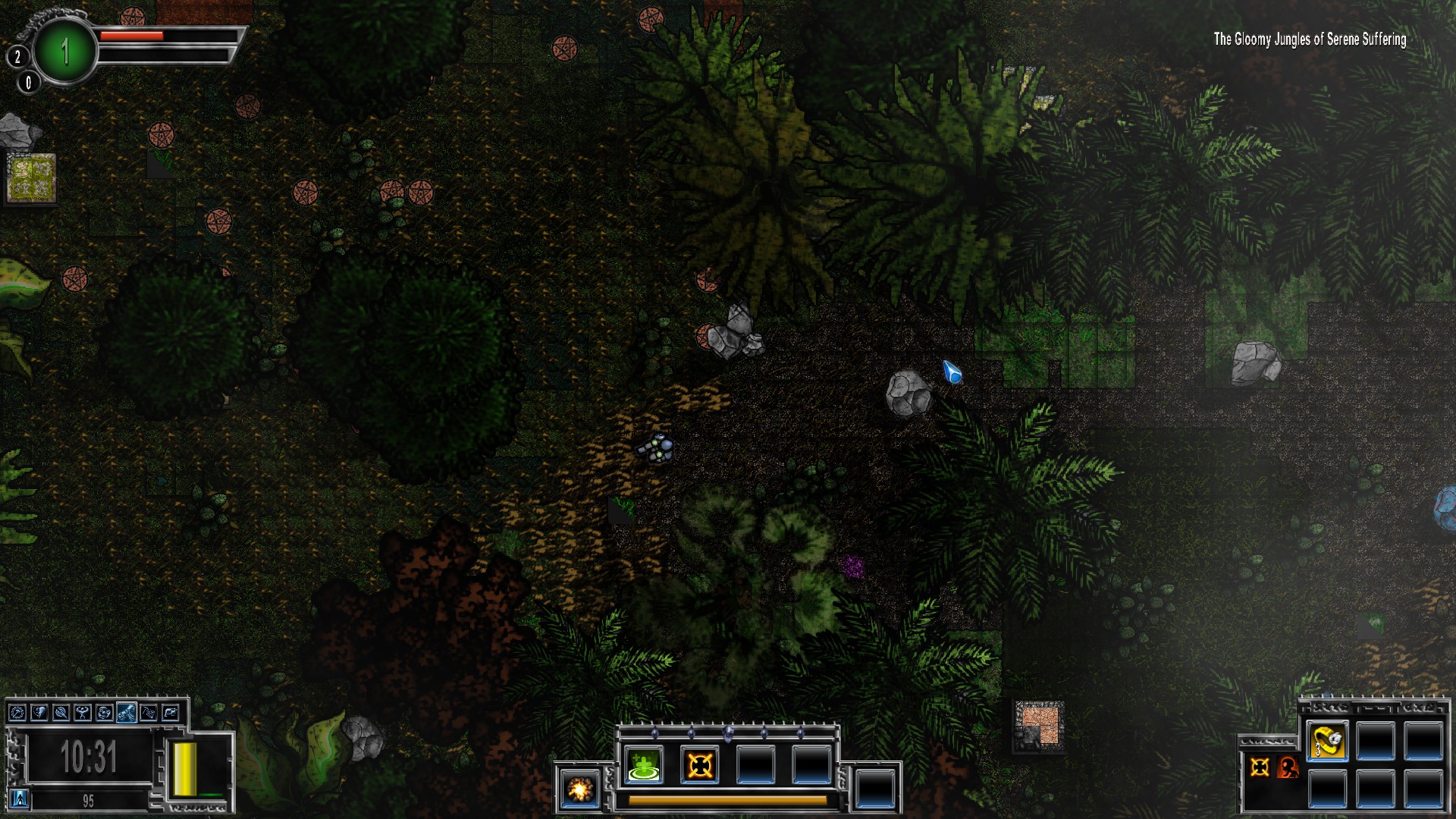Open the circular amulet menu in toolbar
1456x819 pixels.
click(17, 714)
